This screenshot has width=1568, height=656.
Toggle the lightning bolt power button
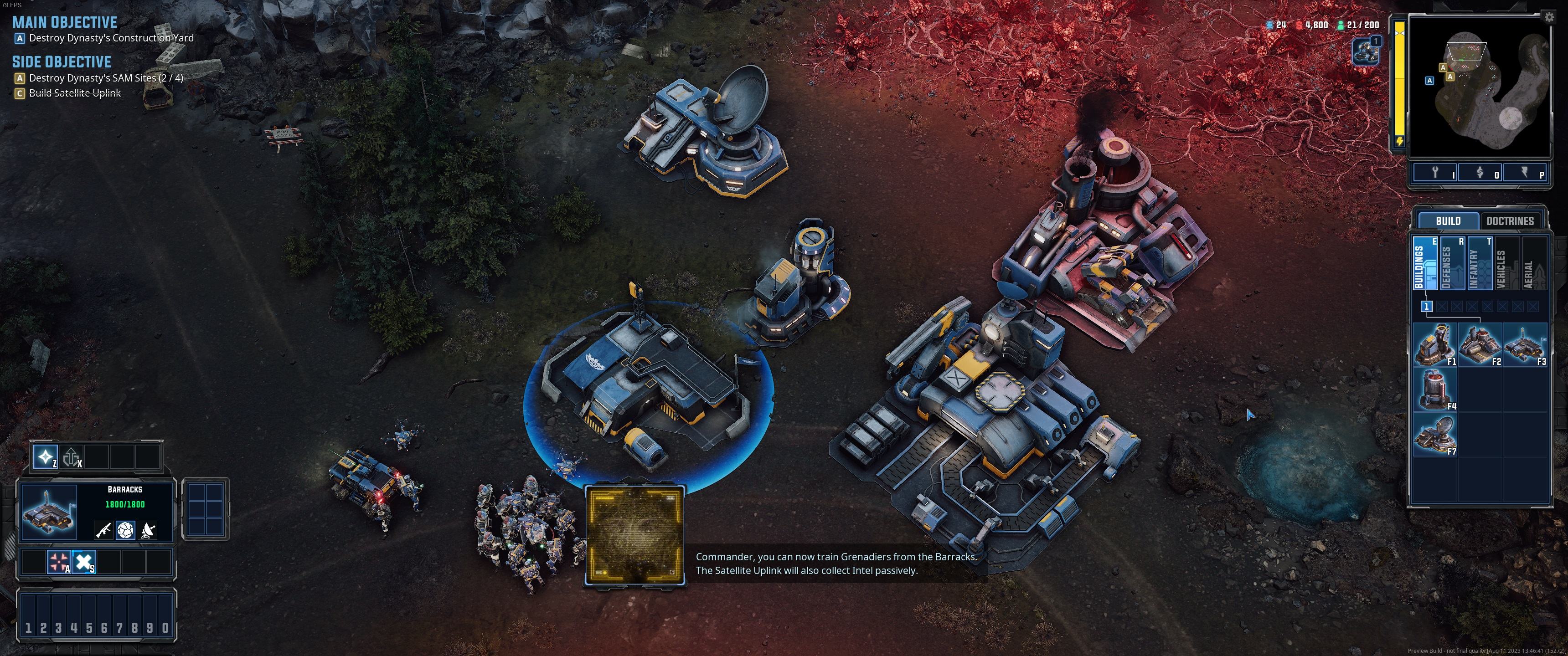click(1525, 173)
